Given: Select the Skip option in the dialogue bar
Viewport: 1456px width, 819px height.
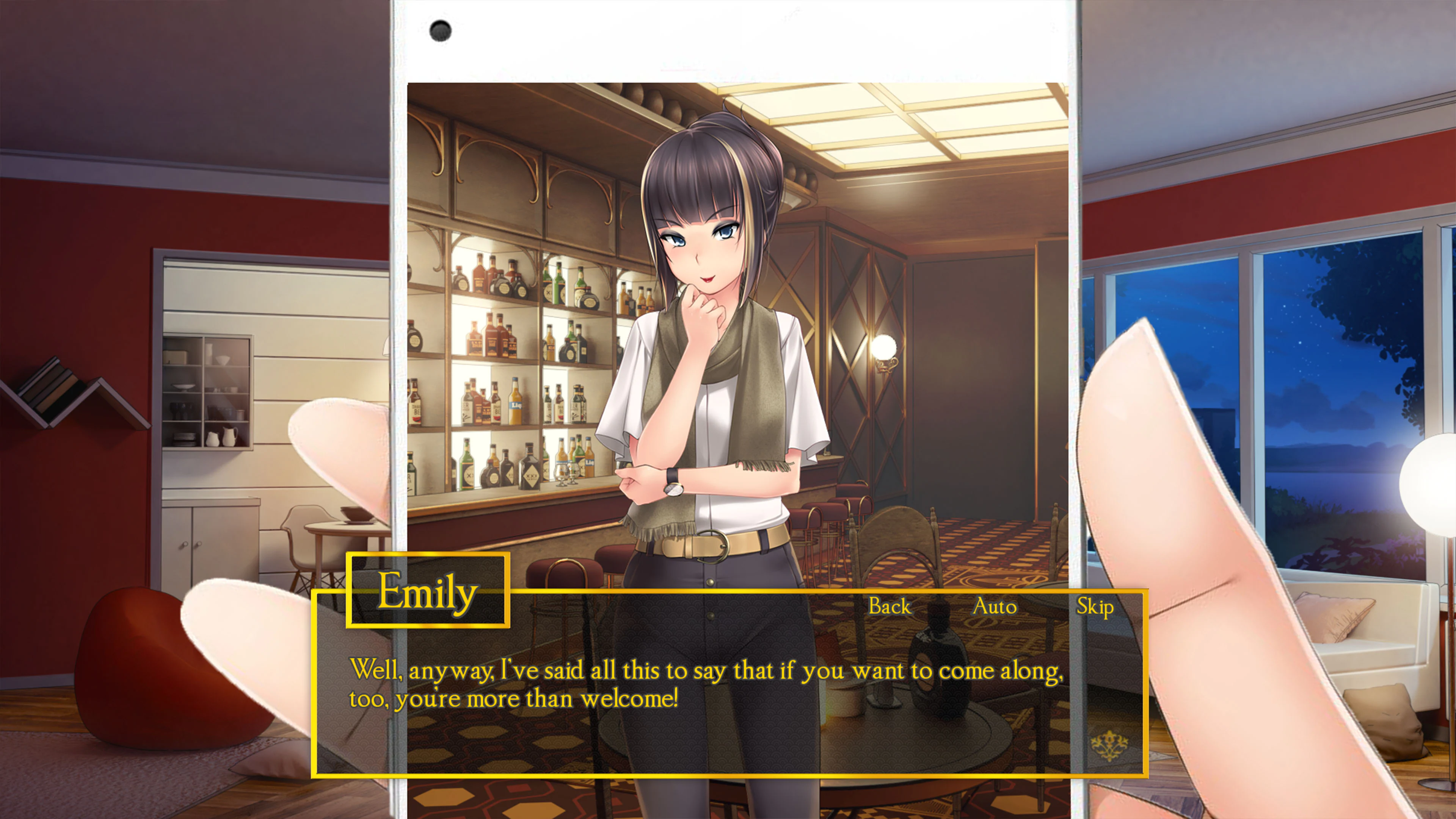Looking at the screenshot, I should (1095, 606).
